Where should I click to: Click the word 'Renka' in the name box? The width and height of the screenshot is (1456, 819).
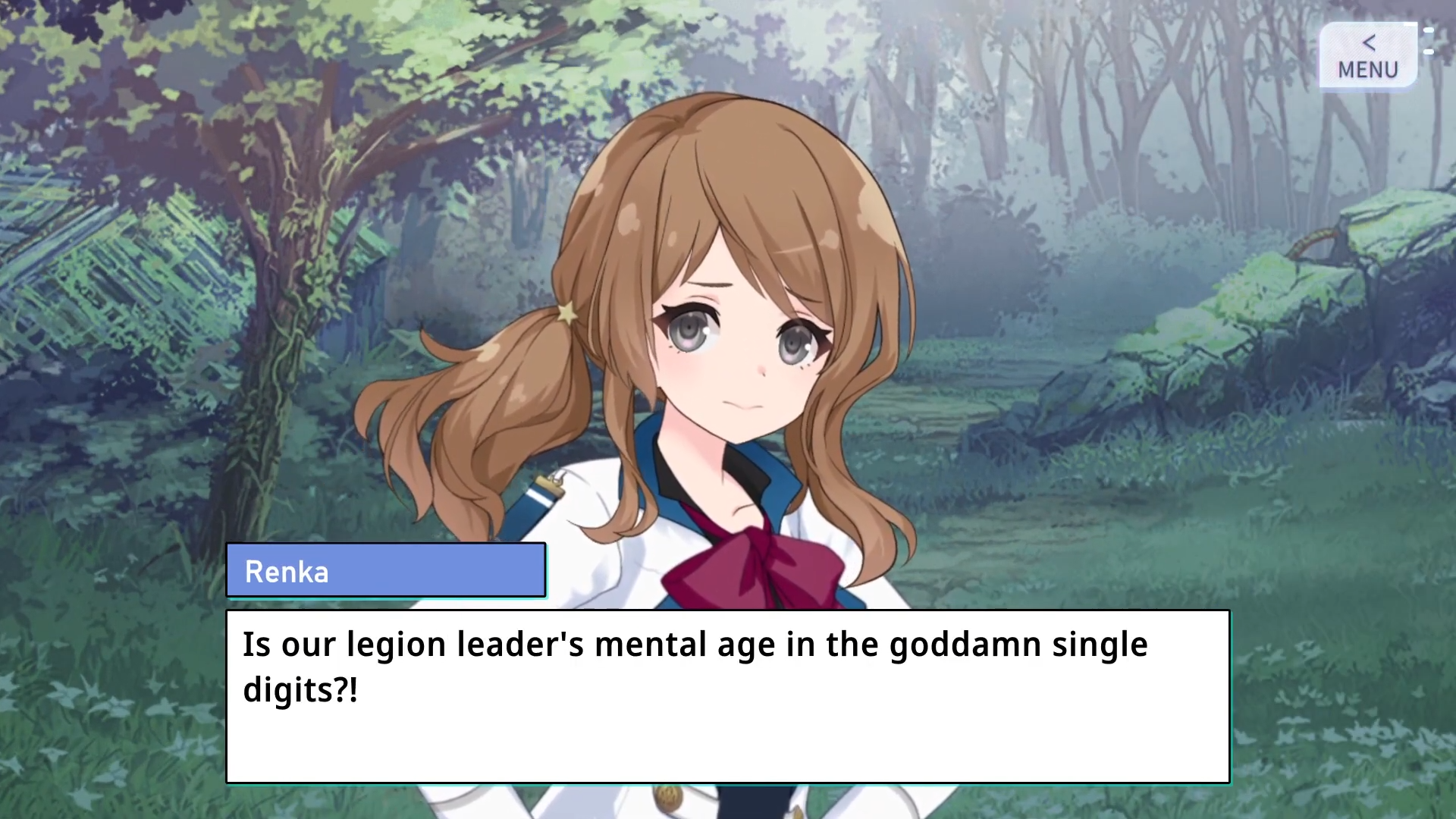click(x=287, y=571)
